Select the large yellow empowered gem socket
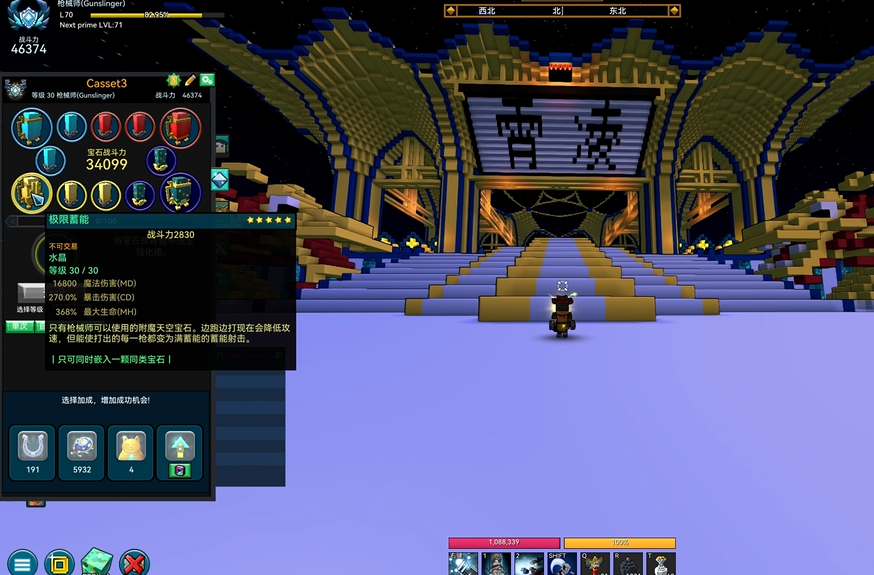The height and width of the screenshot is (575, 874). 32,193
